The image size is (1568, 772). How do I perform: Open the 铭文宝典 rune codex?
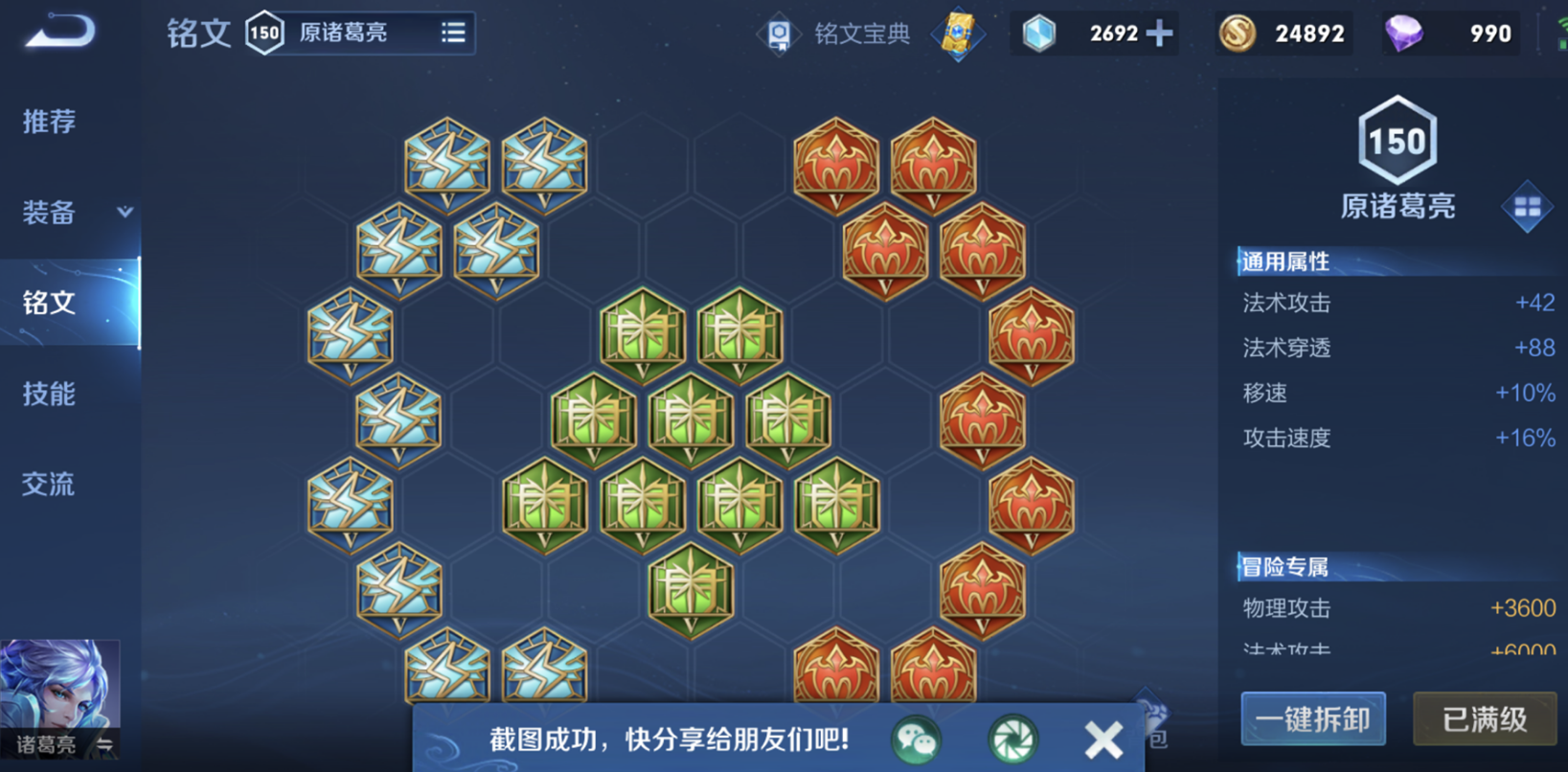841,34
